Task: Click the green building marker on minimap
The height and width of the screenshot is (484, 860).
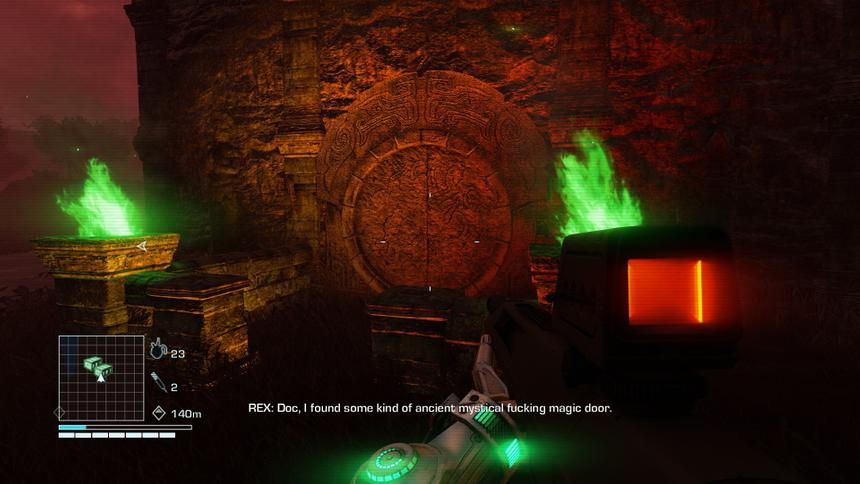Action: point(94,365)
